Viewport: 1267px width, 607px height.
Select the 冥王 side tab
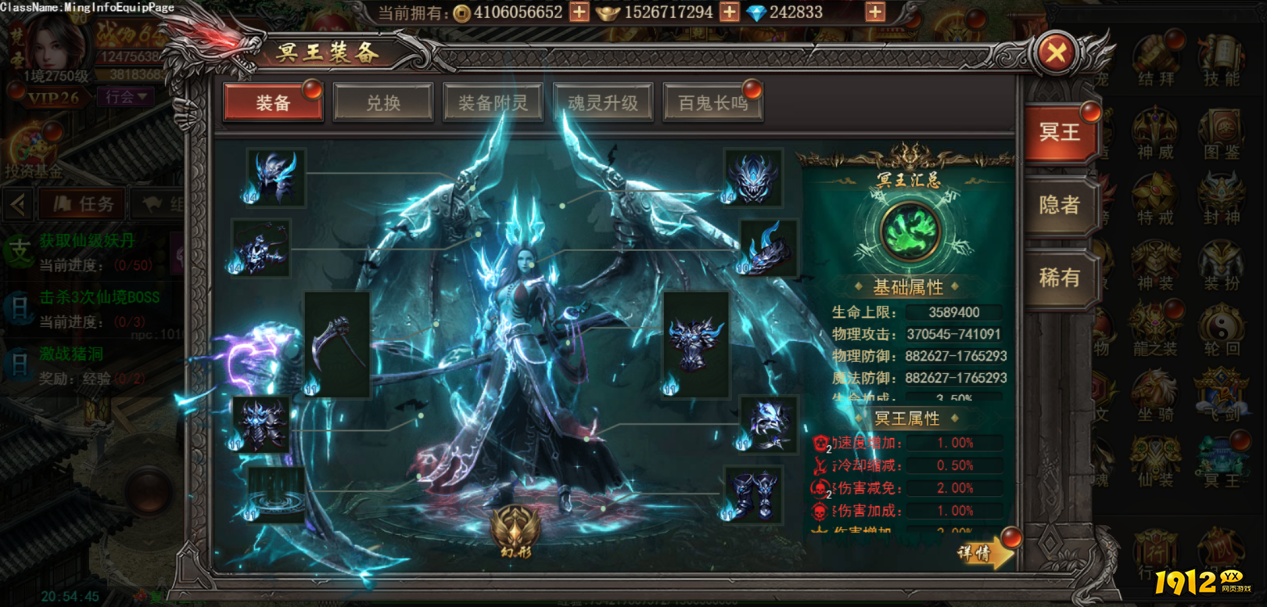[x=1059, y=132]
